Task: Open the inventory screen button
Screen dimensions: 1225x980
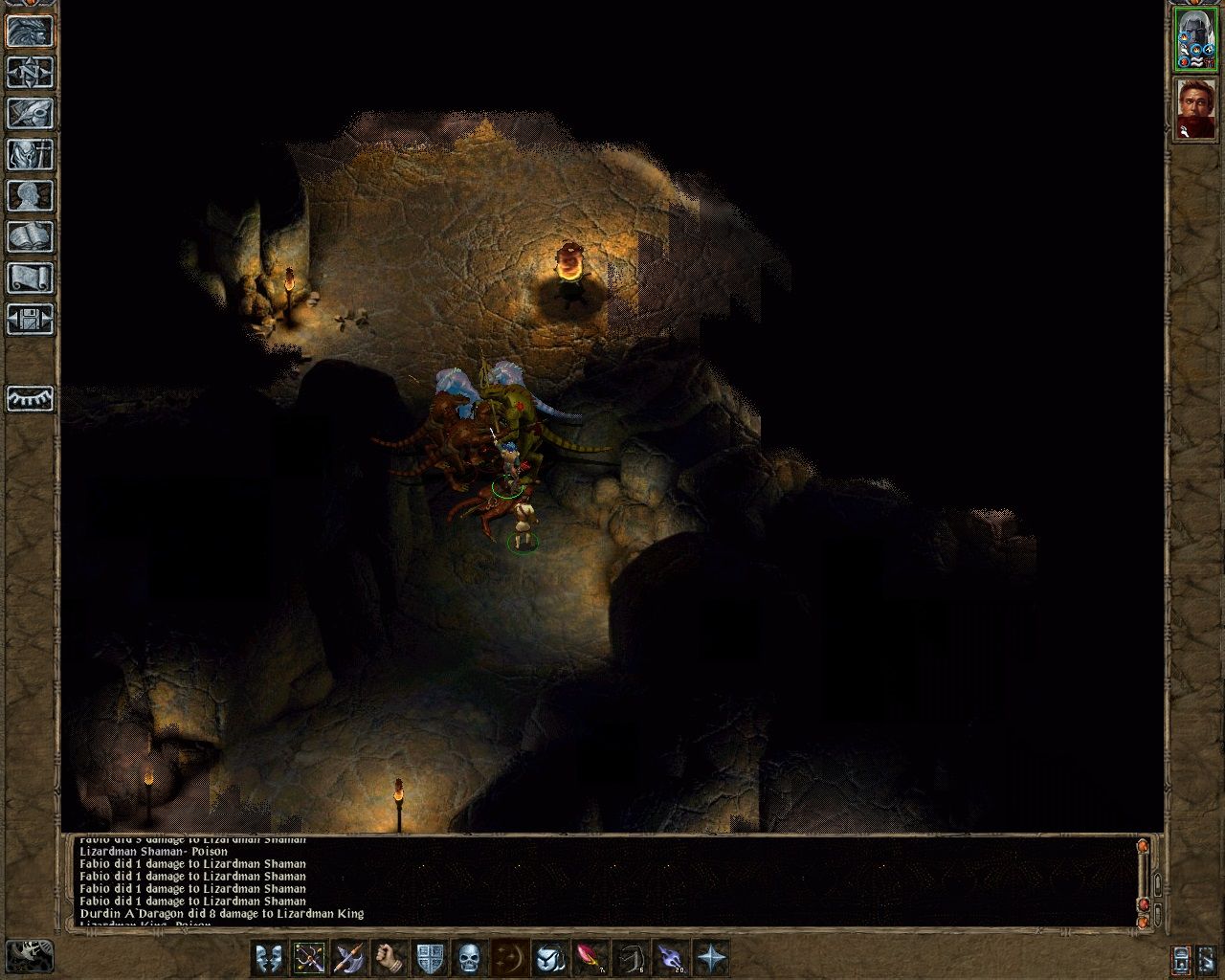Action: 31,155
